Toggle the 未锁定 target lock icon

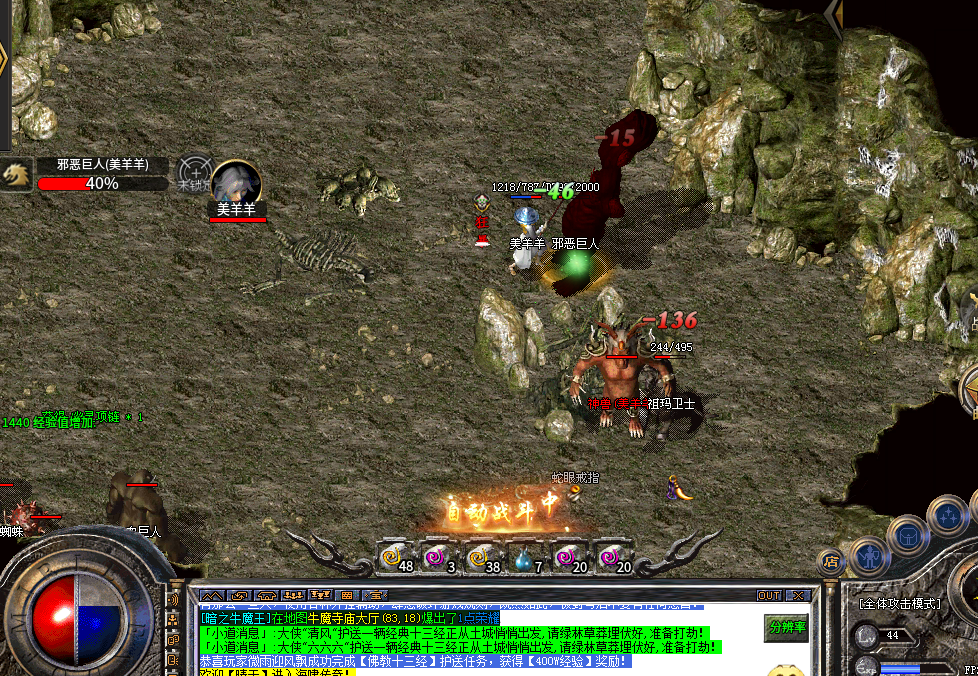pyautogui.click(x=194, y=174)
